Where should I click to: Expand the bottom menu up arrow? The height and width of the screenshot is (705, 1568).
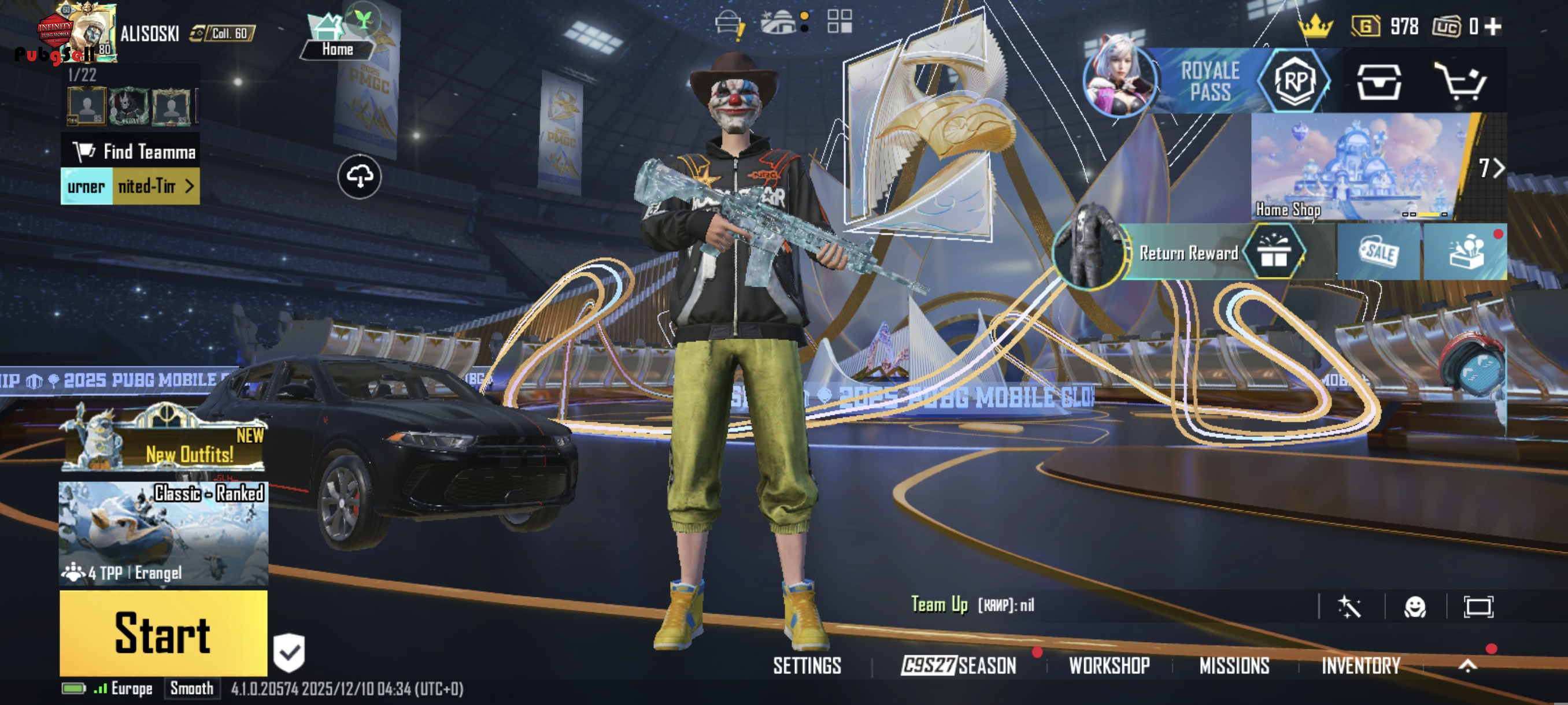point(1467,666)
